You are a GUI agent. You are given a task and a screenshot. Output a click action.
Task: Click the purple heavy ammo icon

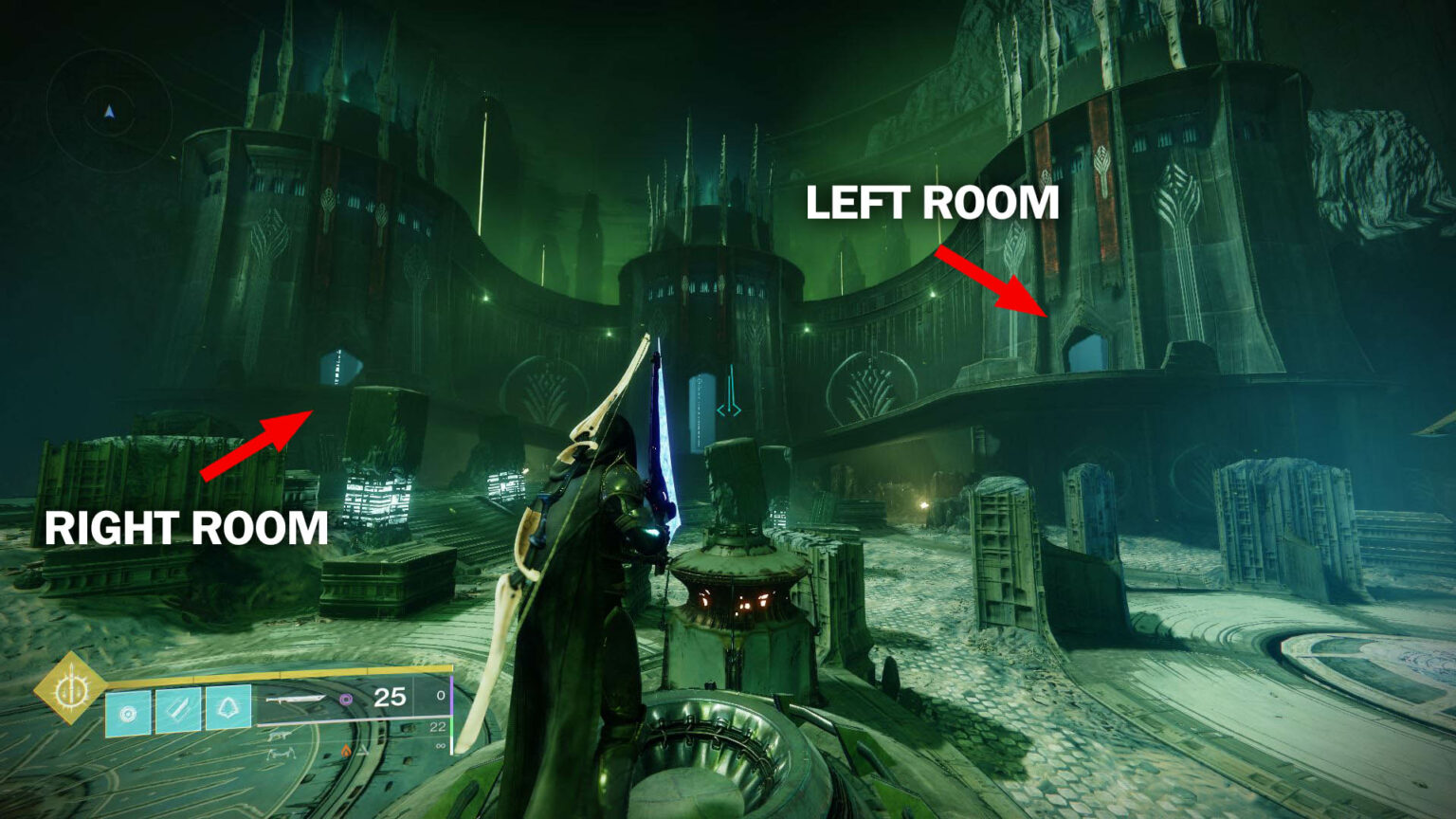coord(346,700)
